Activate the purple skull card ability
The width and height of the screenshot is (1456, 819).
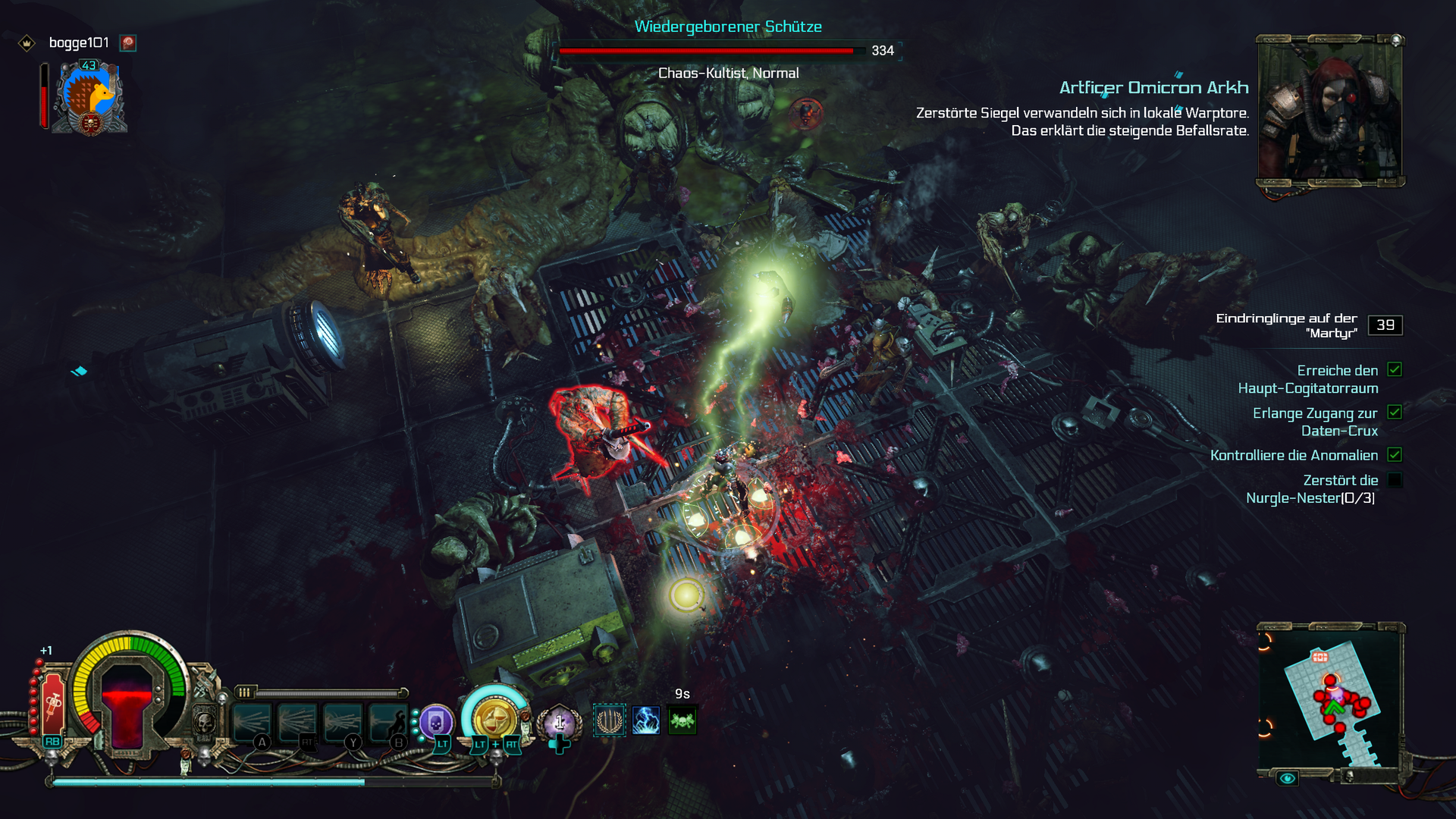point(436,723)
